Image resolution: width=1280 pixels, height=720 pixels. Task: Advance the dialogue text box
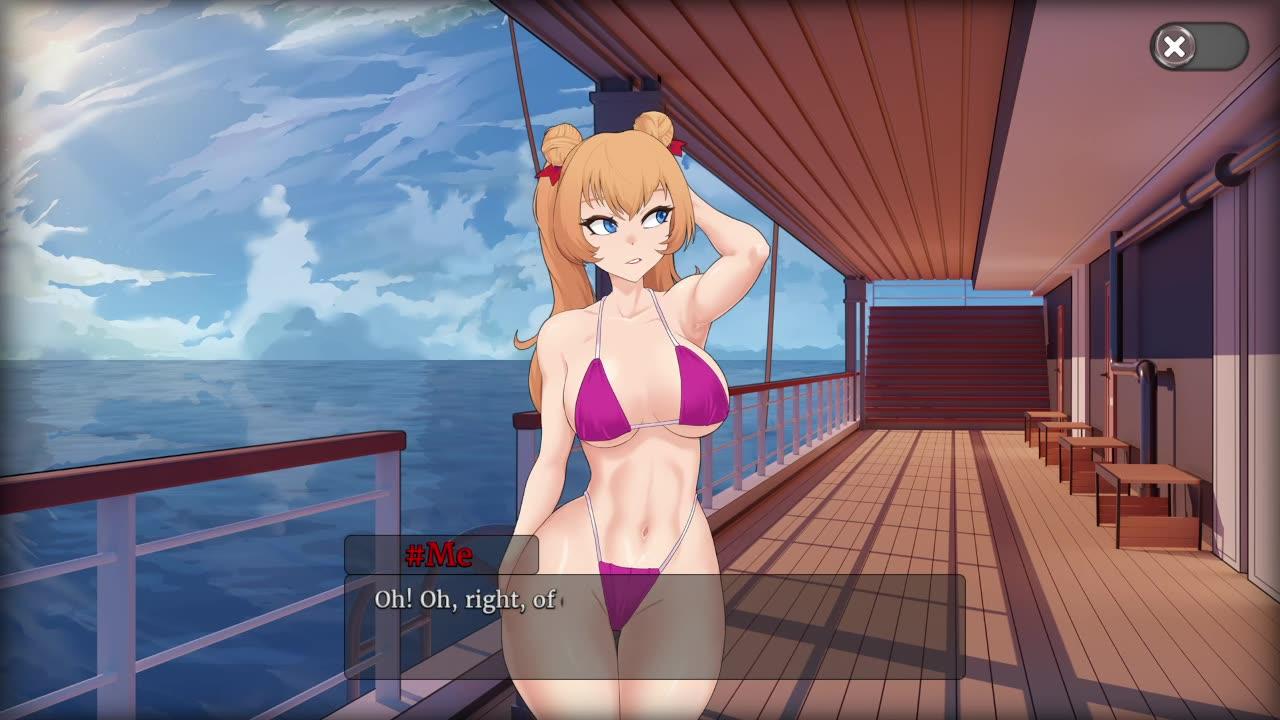[x=654, y=627]
